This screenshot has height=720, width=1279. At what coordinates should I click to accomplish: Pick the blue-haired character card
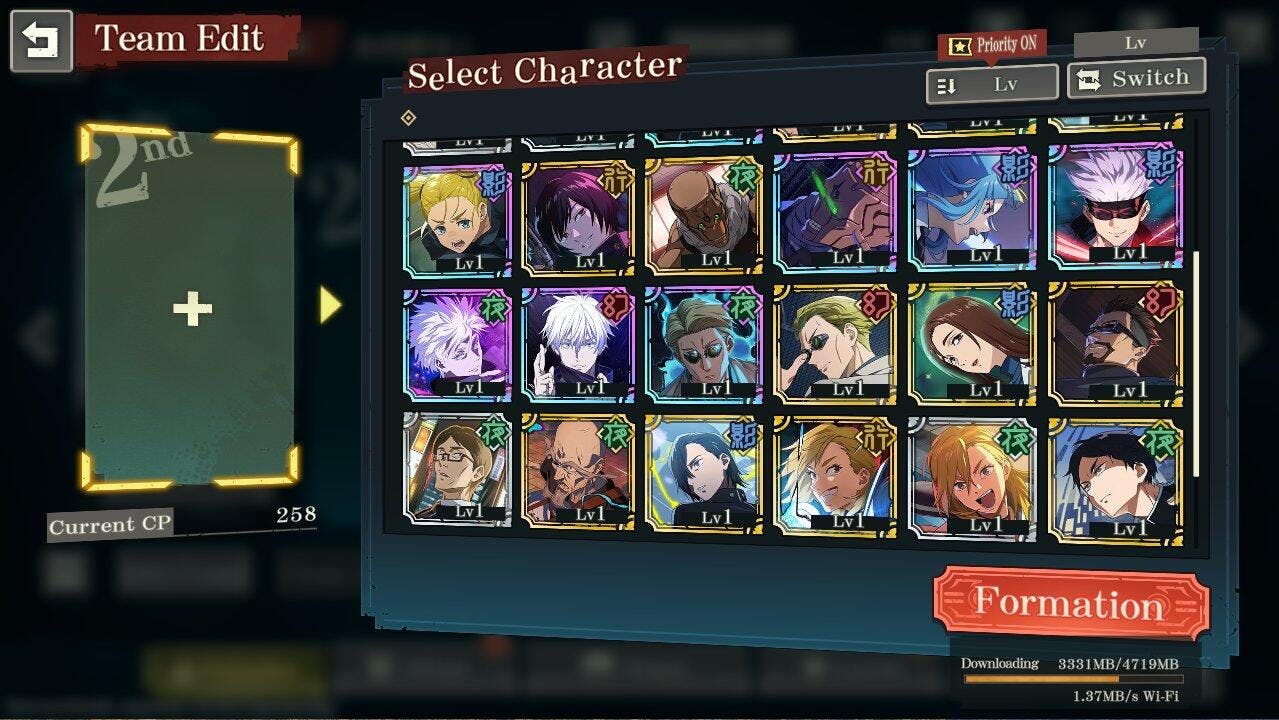[x=972, y=210]
